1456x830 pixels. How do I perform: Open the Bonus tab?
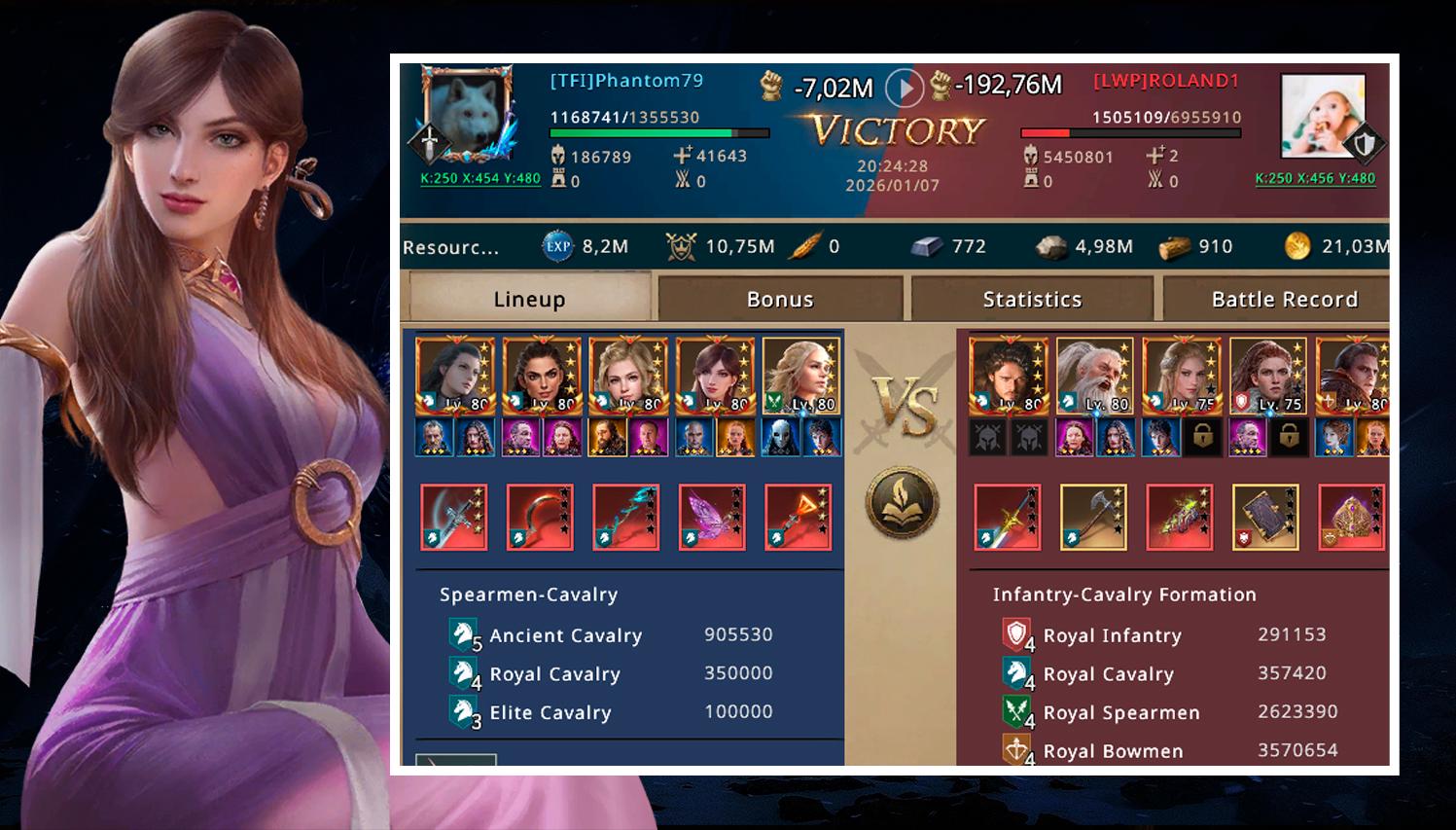pos(780,299)
